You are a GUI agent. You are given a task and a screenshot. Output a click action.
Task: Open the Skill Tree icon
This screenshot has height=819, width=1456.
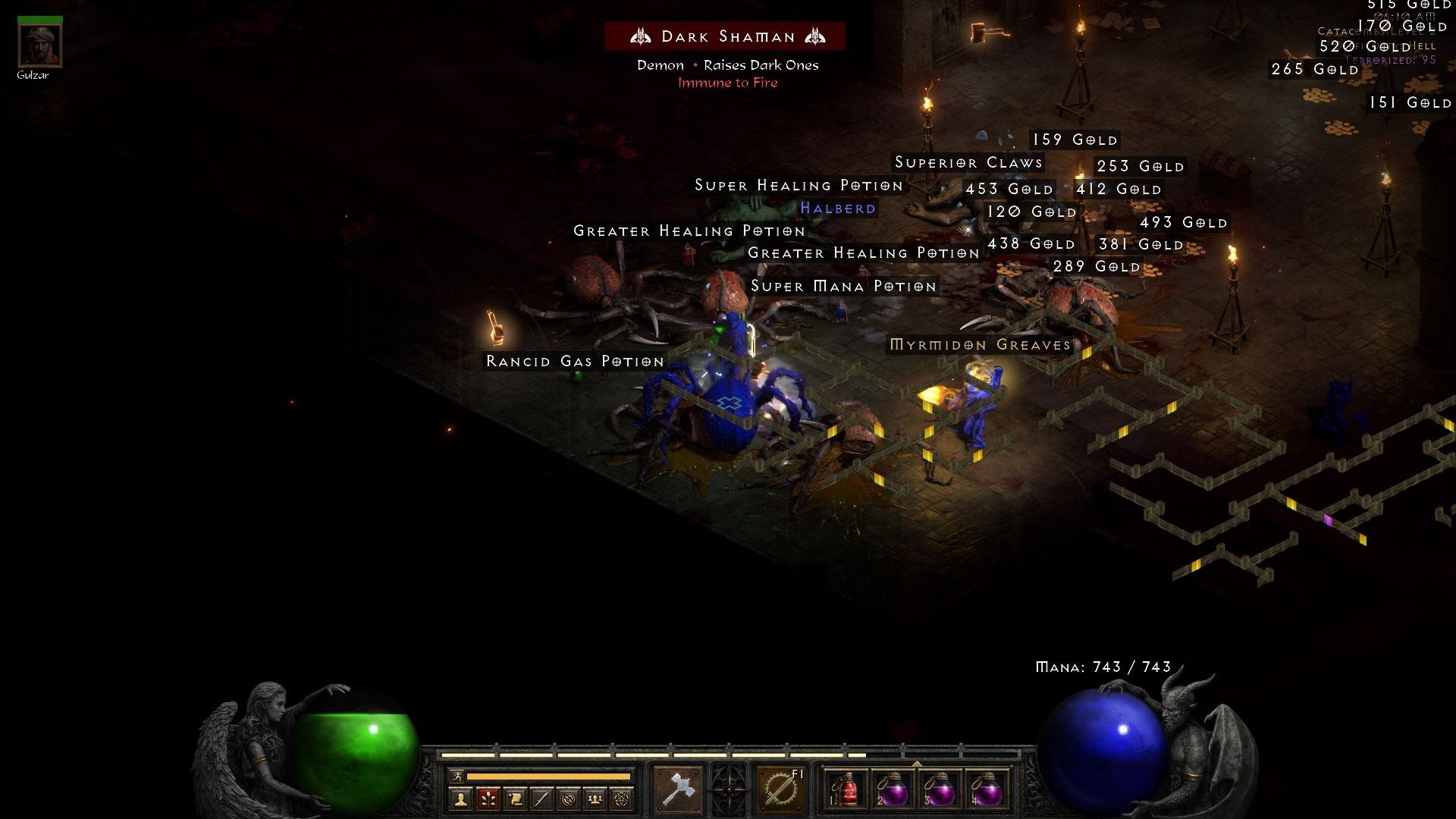click(488, 797)
